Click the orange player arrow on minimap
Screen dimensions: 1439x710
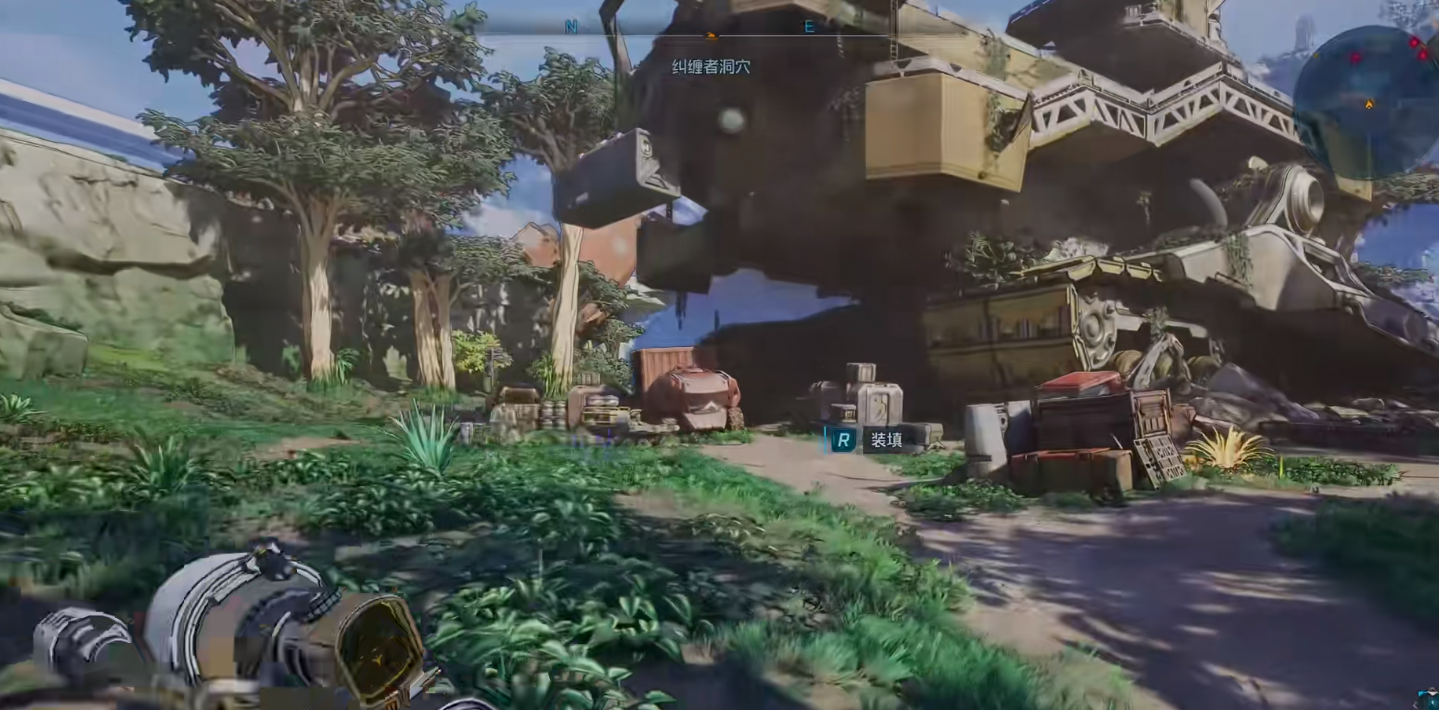tap(1369, 103)
